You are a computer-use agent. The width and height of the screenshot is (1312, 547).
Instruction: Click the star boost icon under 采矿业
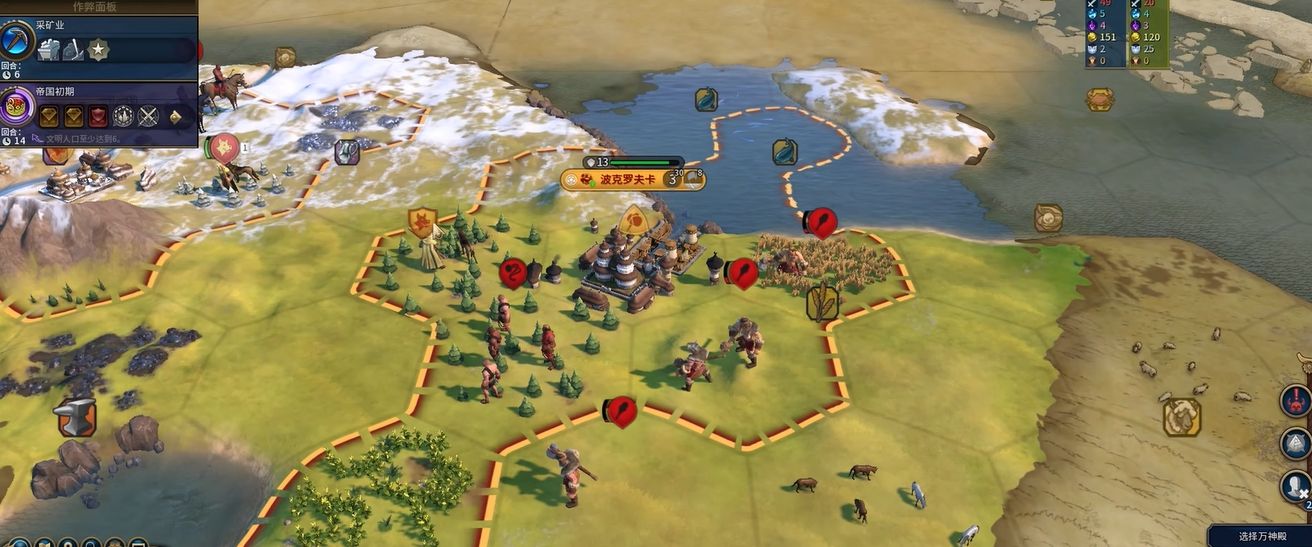98,49
